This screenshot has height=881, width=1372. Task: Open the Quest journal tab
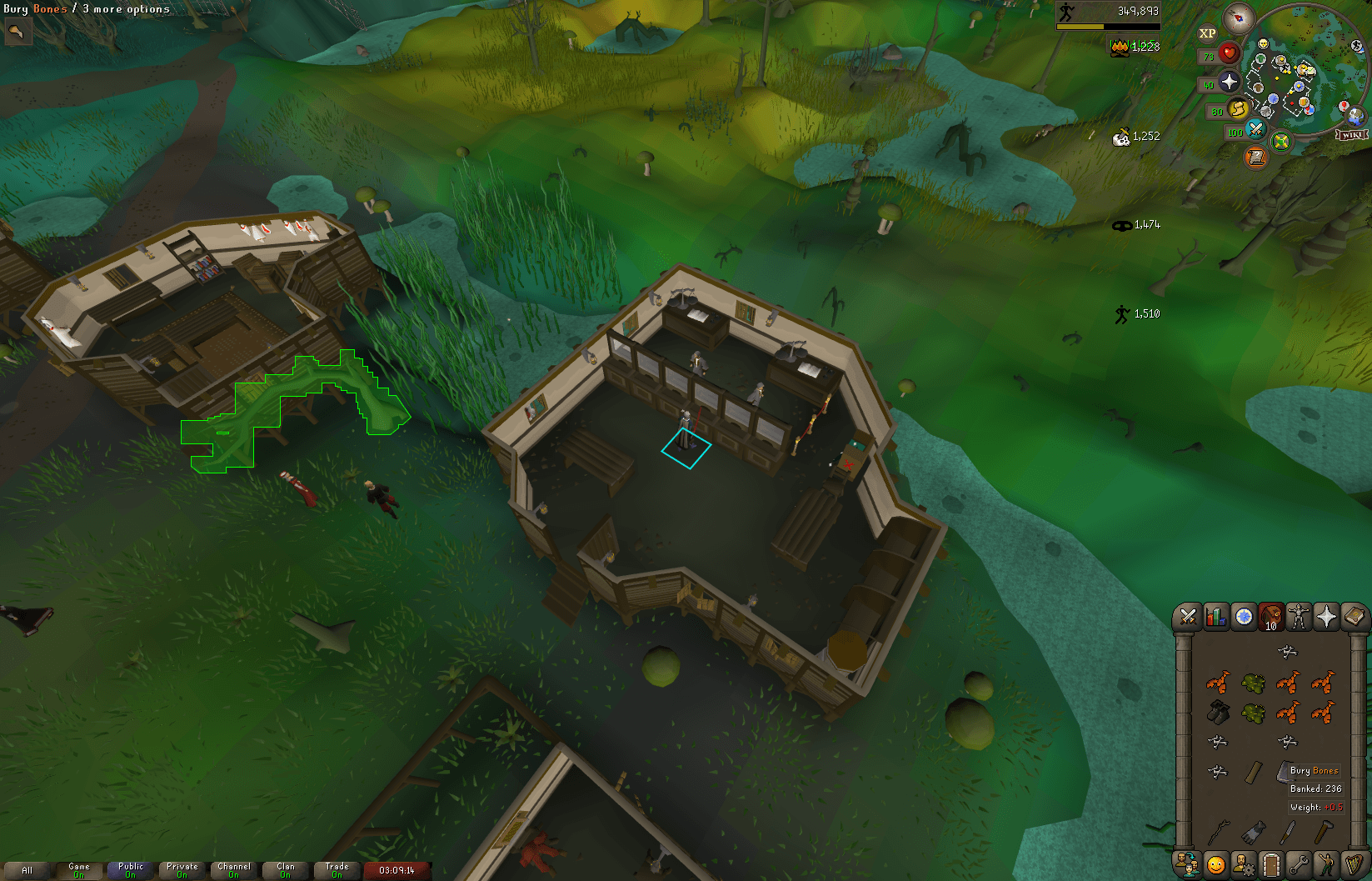tap(1243, 618)
